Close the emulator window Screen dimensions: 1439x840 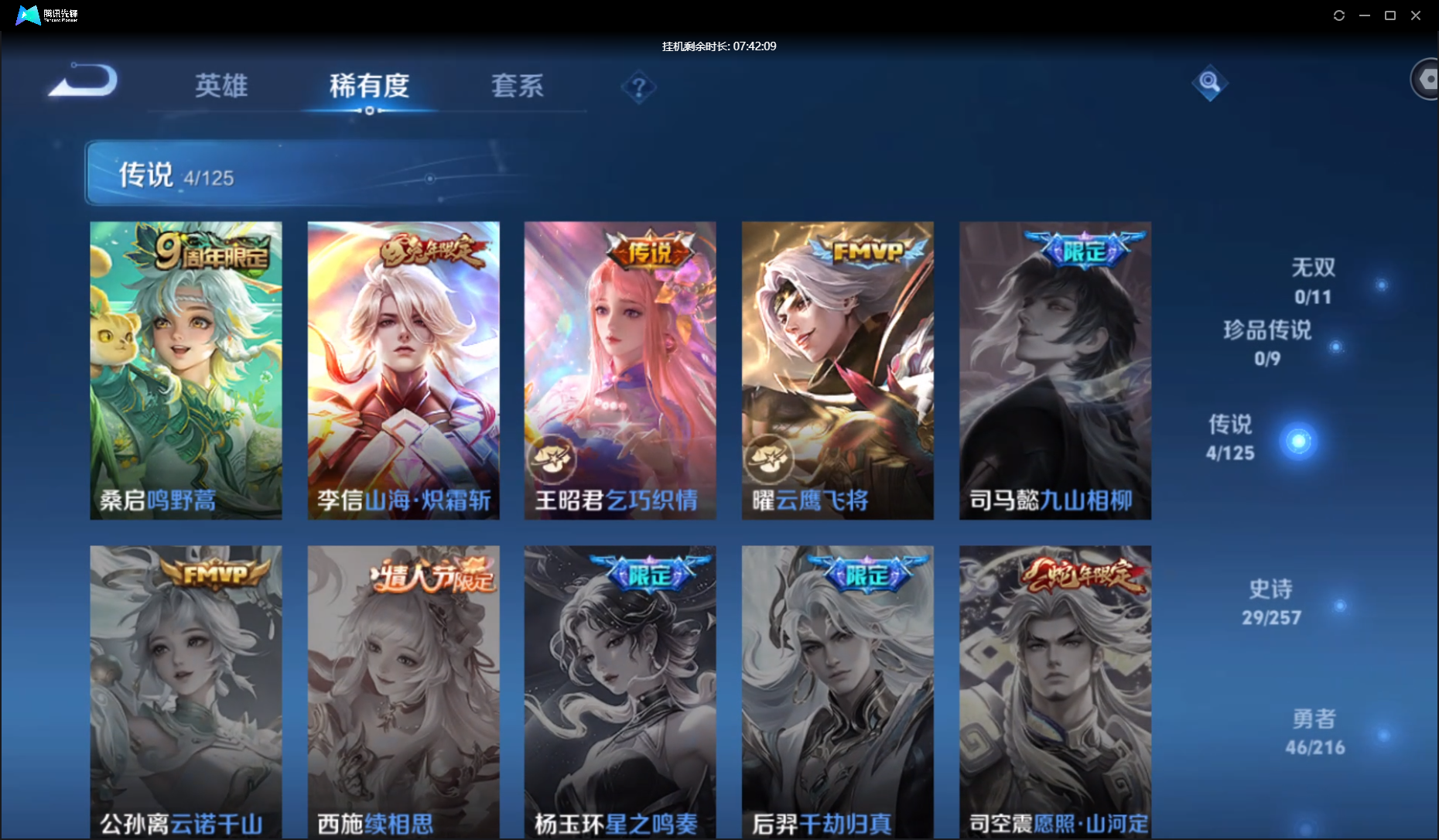click(1416, 15)
